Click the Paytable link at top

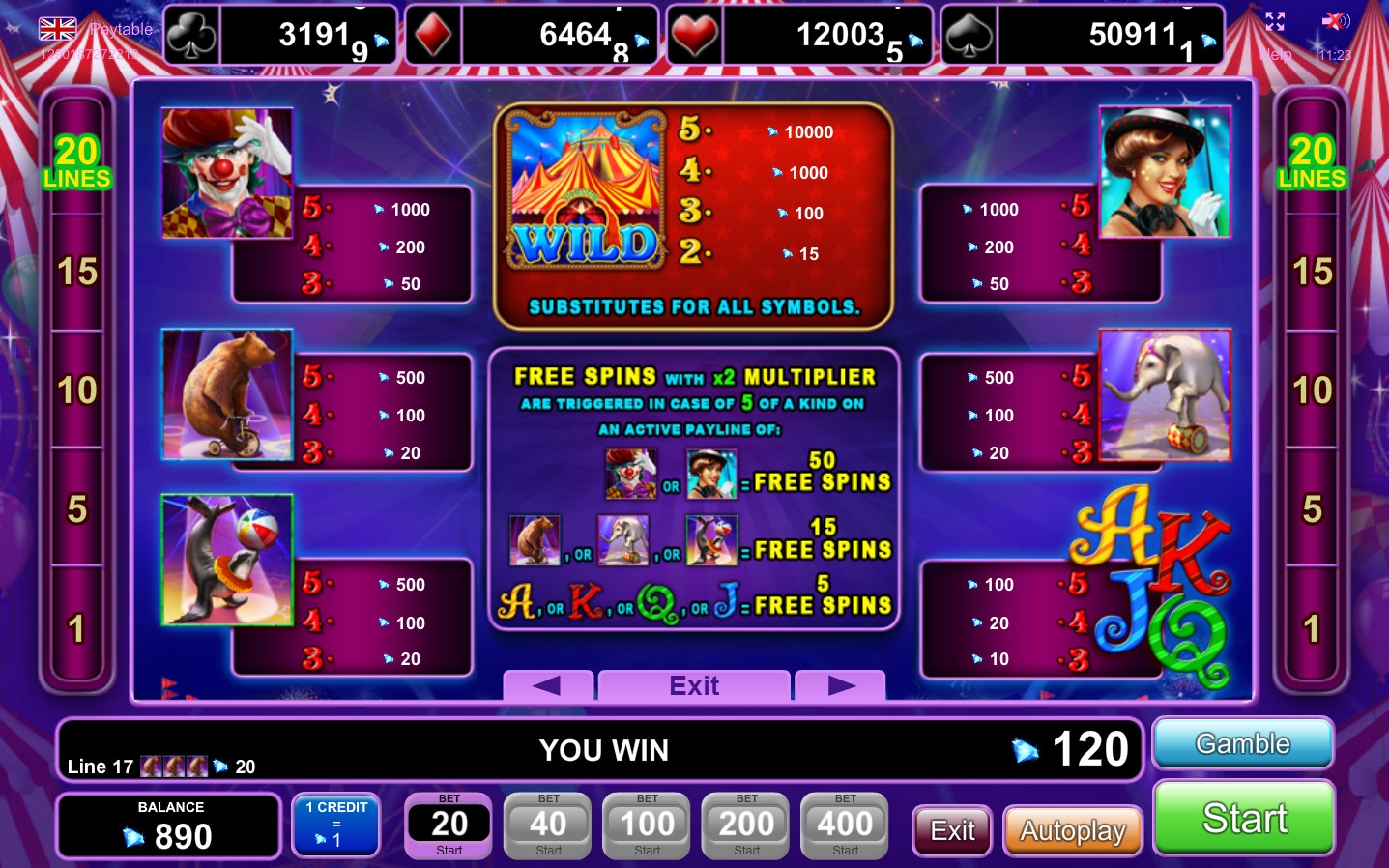(x=122, y=29)
